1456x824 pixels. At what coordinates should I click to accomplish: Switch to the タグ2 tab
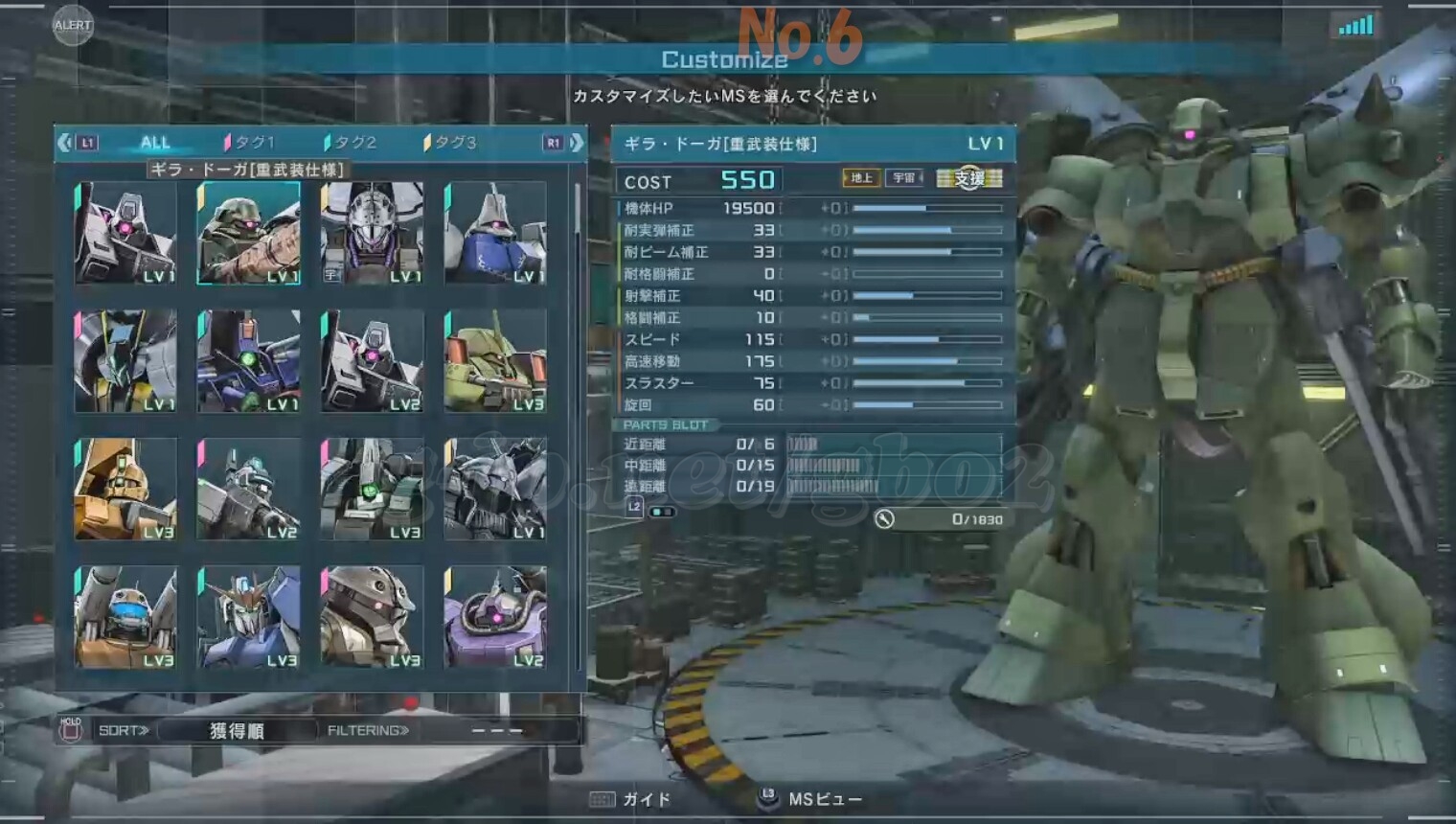pyautogui.click(x=352, y=143)
